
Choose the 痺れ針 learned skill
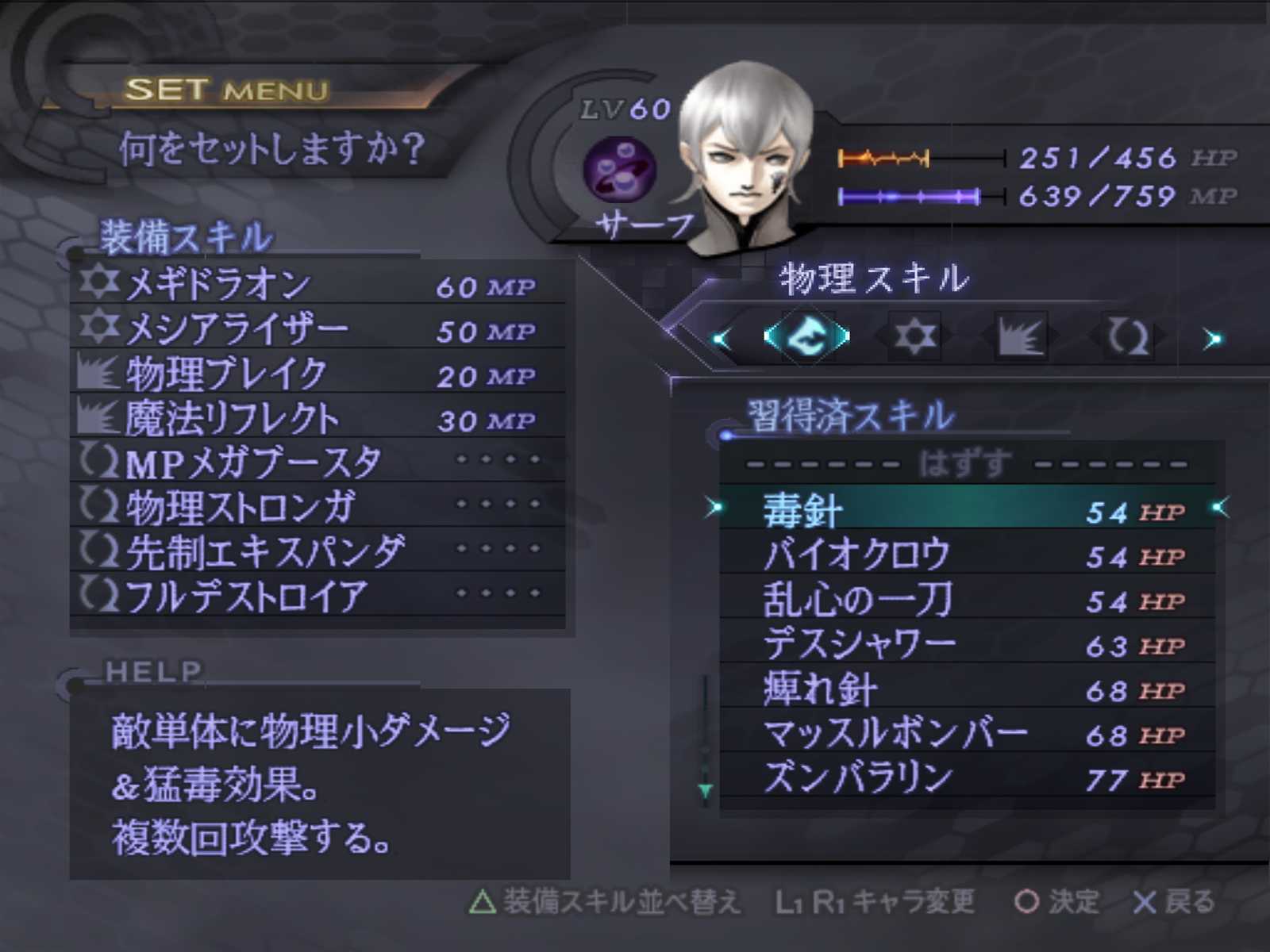click(x=966, y=689)
